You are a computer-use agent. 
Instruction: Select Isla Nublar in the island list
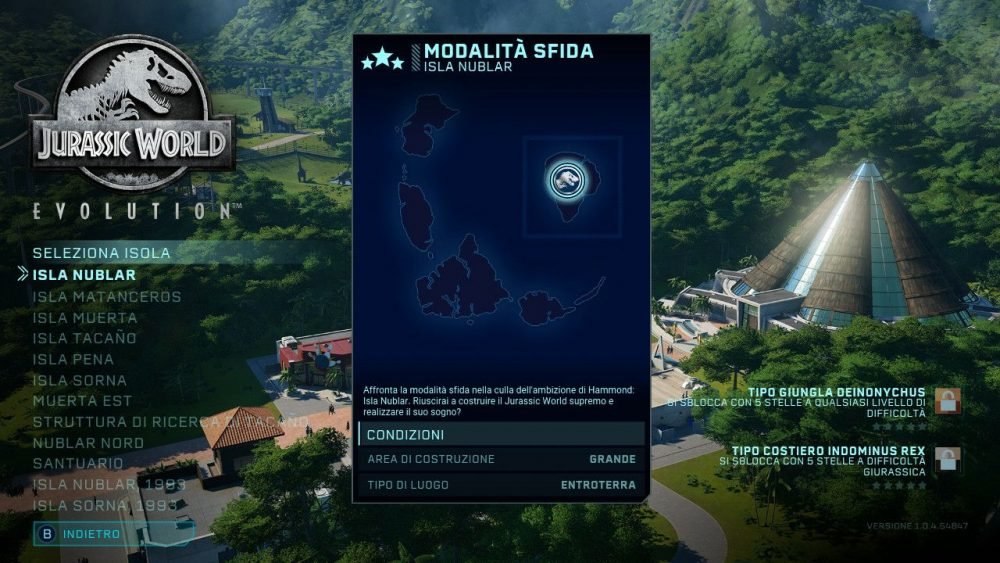point(84,274)
